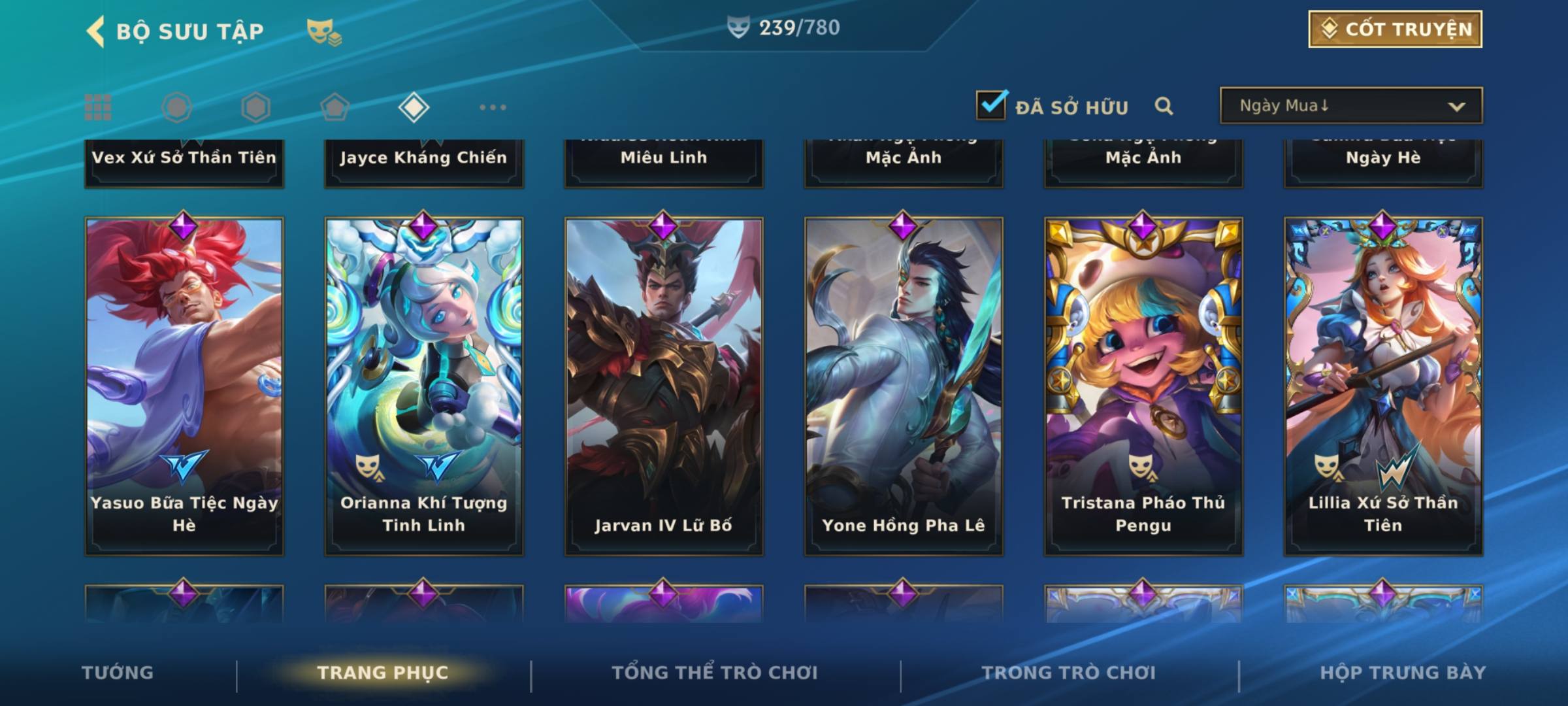The width and height of the screenshot is (1568, 706).
Task: Open the Cốt Truyện button
Action: click(1395, 29)
